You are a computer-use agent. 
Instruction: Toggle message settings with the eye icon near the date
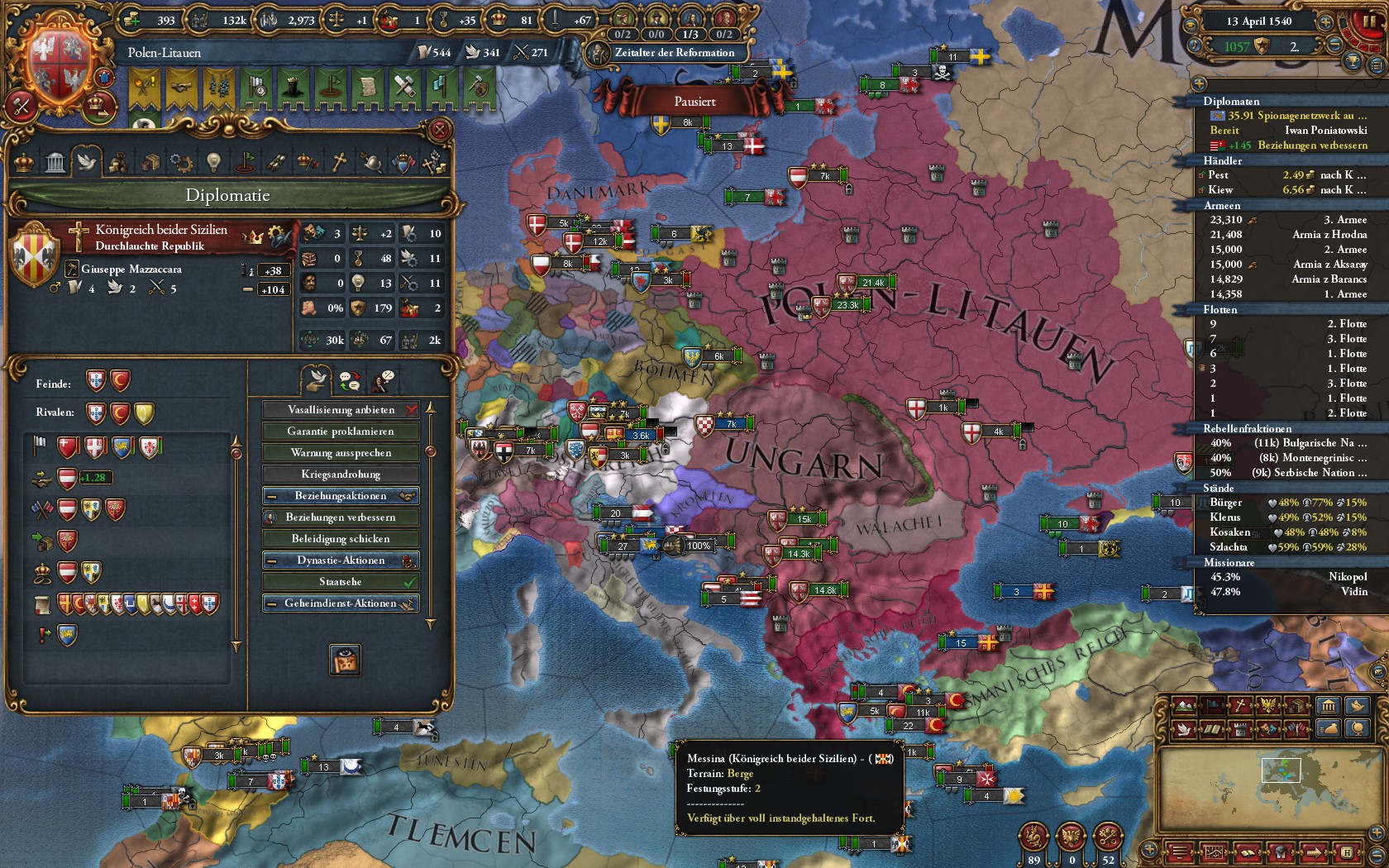click(1191, 25)
